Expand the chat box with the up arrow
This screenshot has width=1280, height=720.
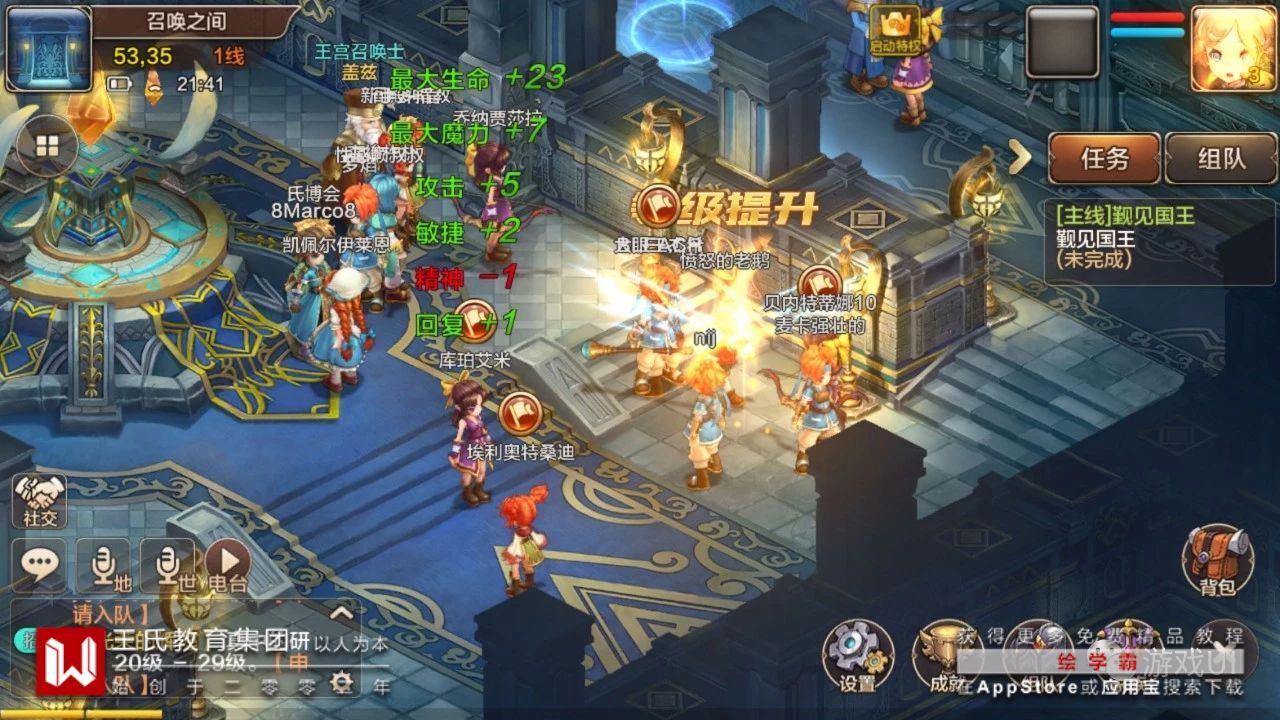click(341, 613)
